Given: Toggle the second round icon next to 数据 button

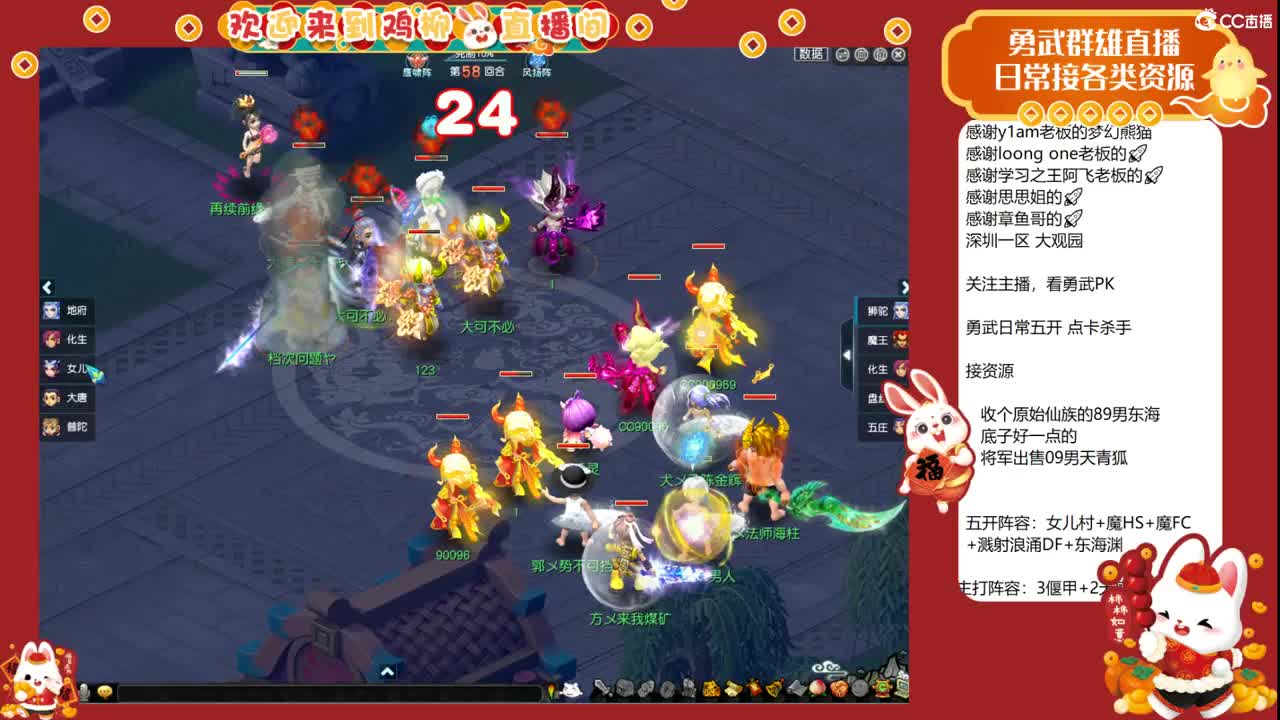Looking at the screenshot, I should pyautogui.click(x=861, y=55).
